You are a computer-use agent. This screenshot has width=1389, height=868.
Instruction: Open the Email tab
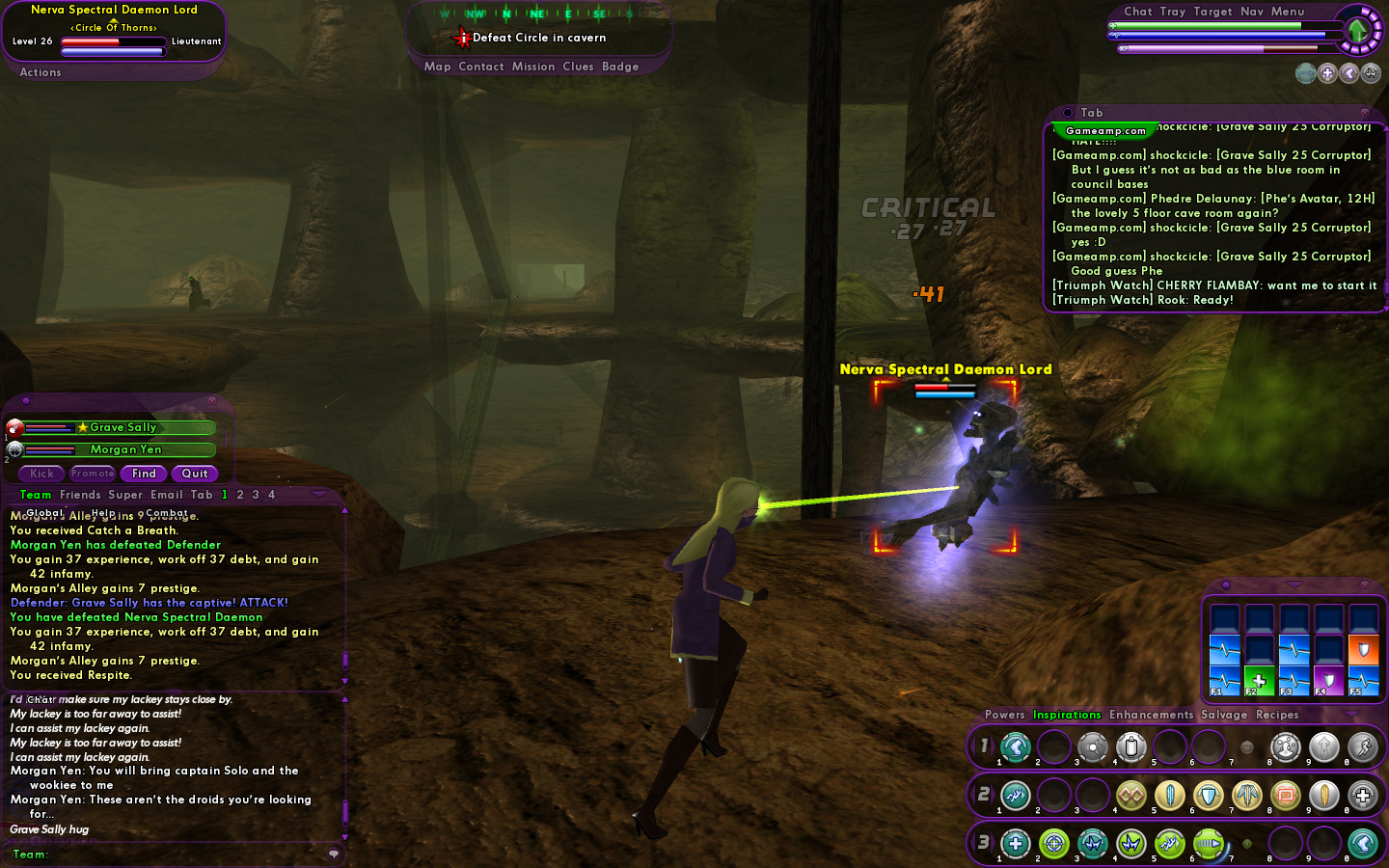click(x=166, y=495)
